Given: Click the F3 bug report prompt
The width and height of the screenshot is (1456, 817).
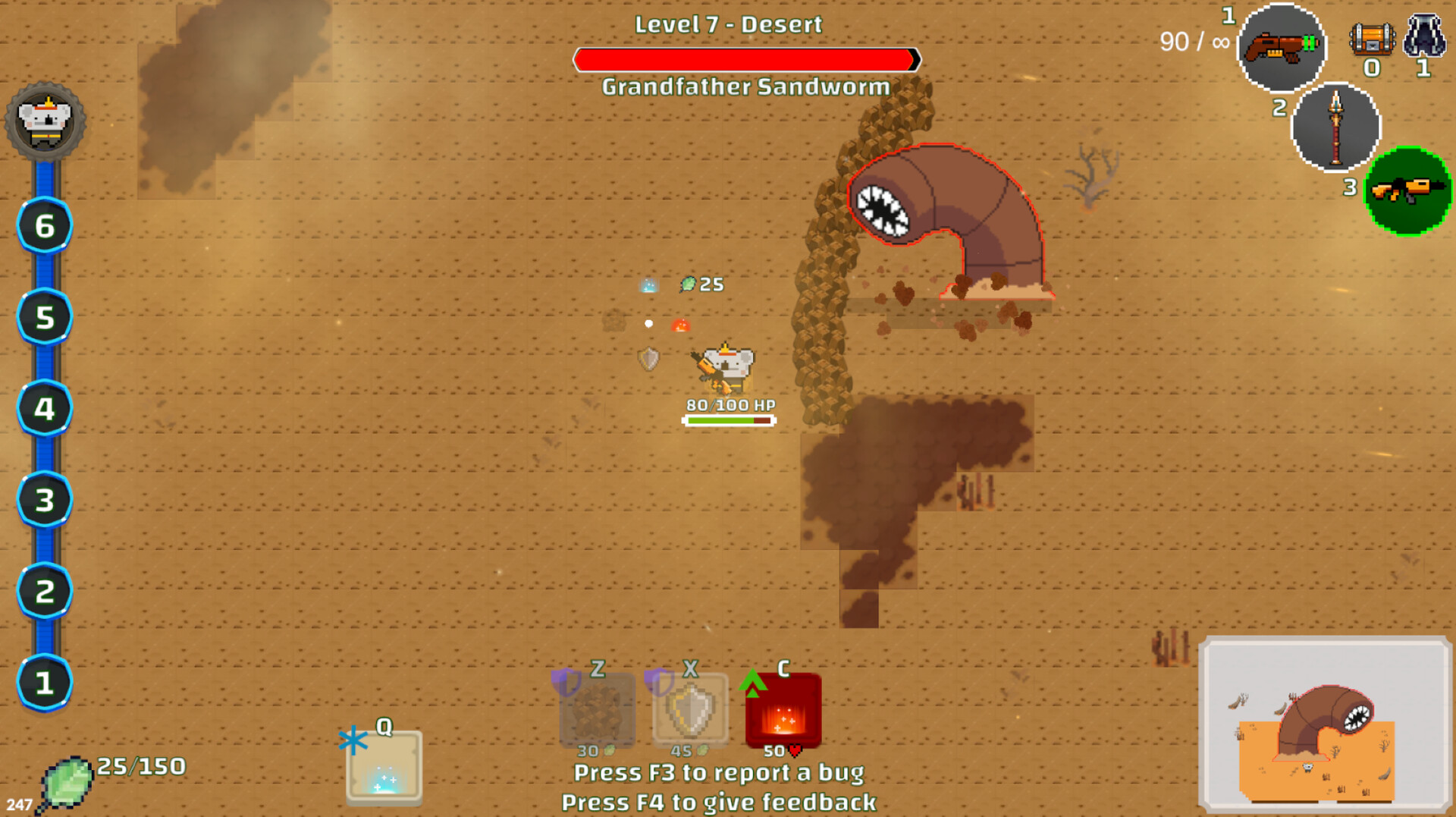Looking at the screenshot, I should [x=719, y=773].
